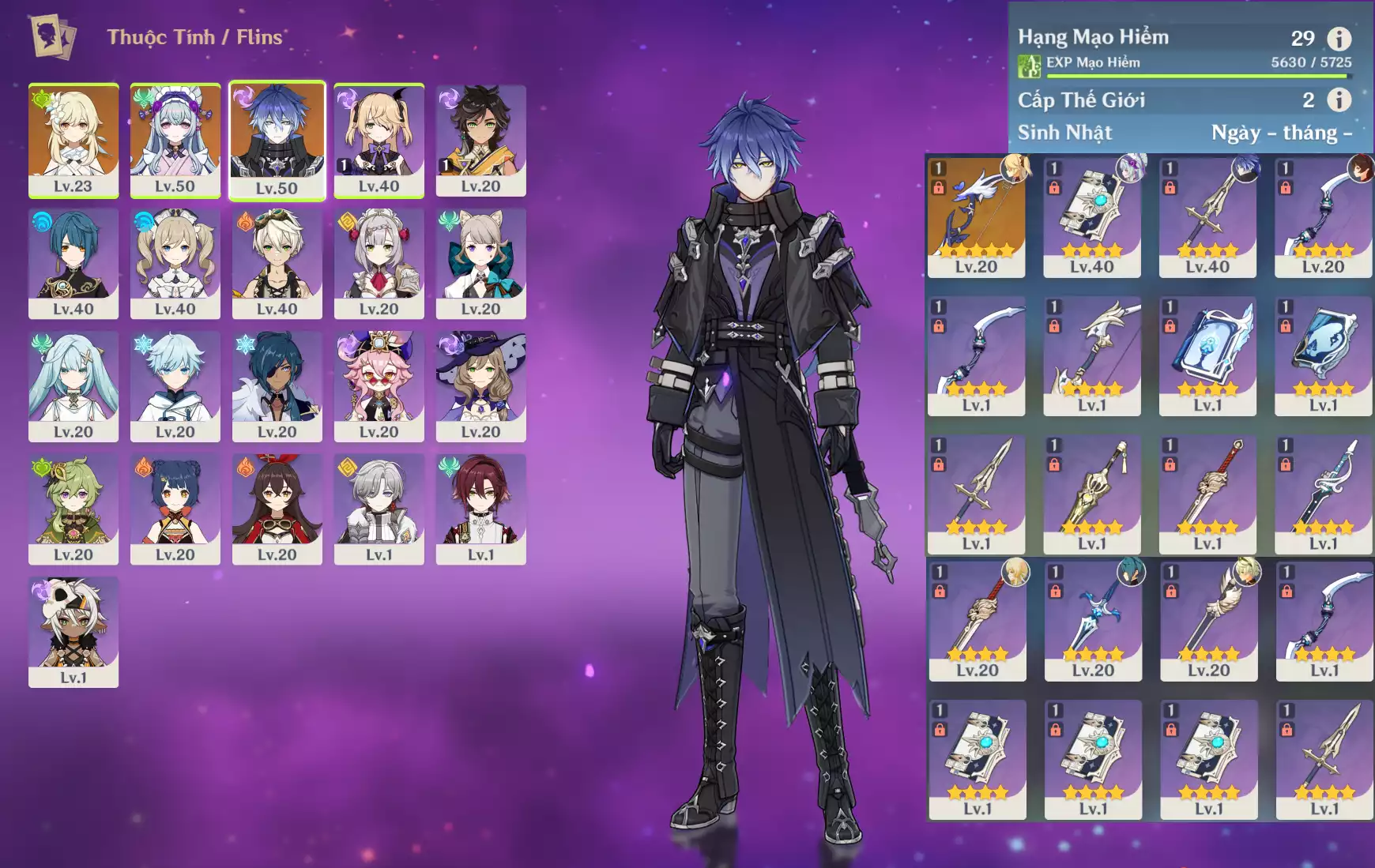Show the Cấp Thế Giới info tooltip
Viewport: 1375px width, 868px height.
point(1338,100)
